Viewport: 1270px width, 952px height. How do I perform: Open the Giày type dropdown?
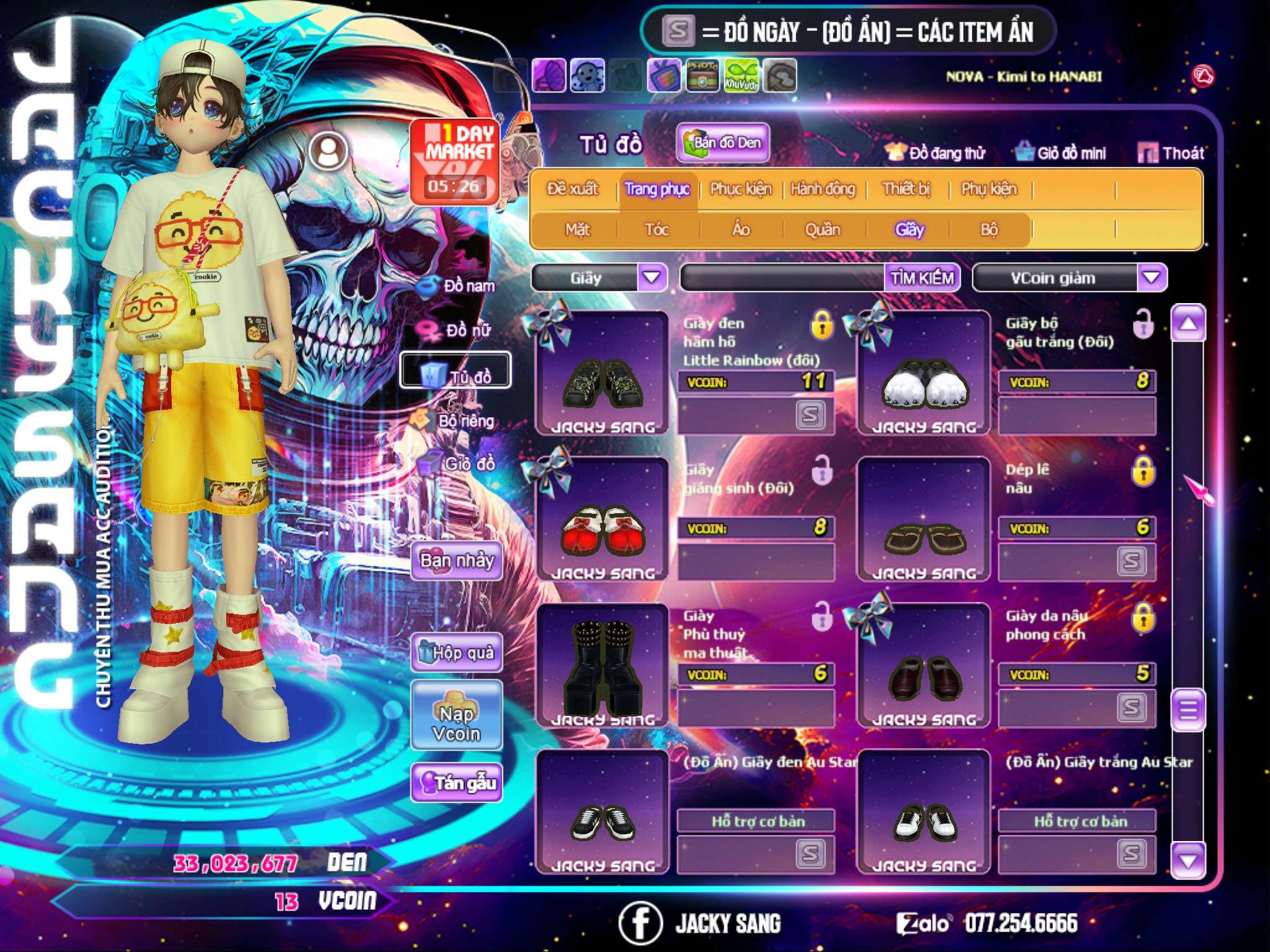coord(652,278)
